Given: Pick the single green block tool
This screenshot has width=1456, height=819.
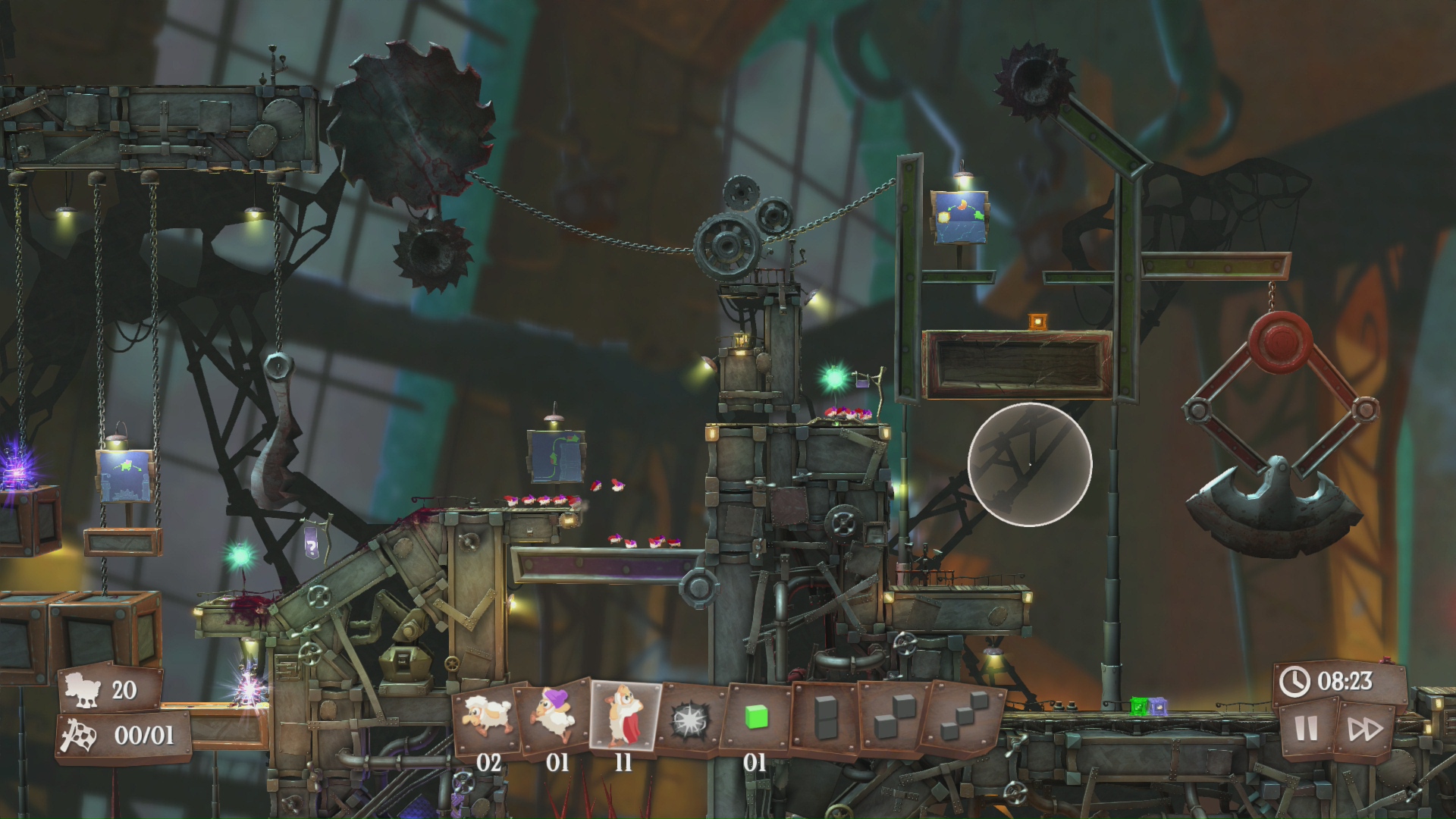Looking at the screenshot, I should [756, 717].
